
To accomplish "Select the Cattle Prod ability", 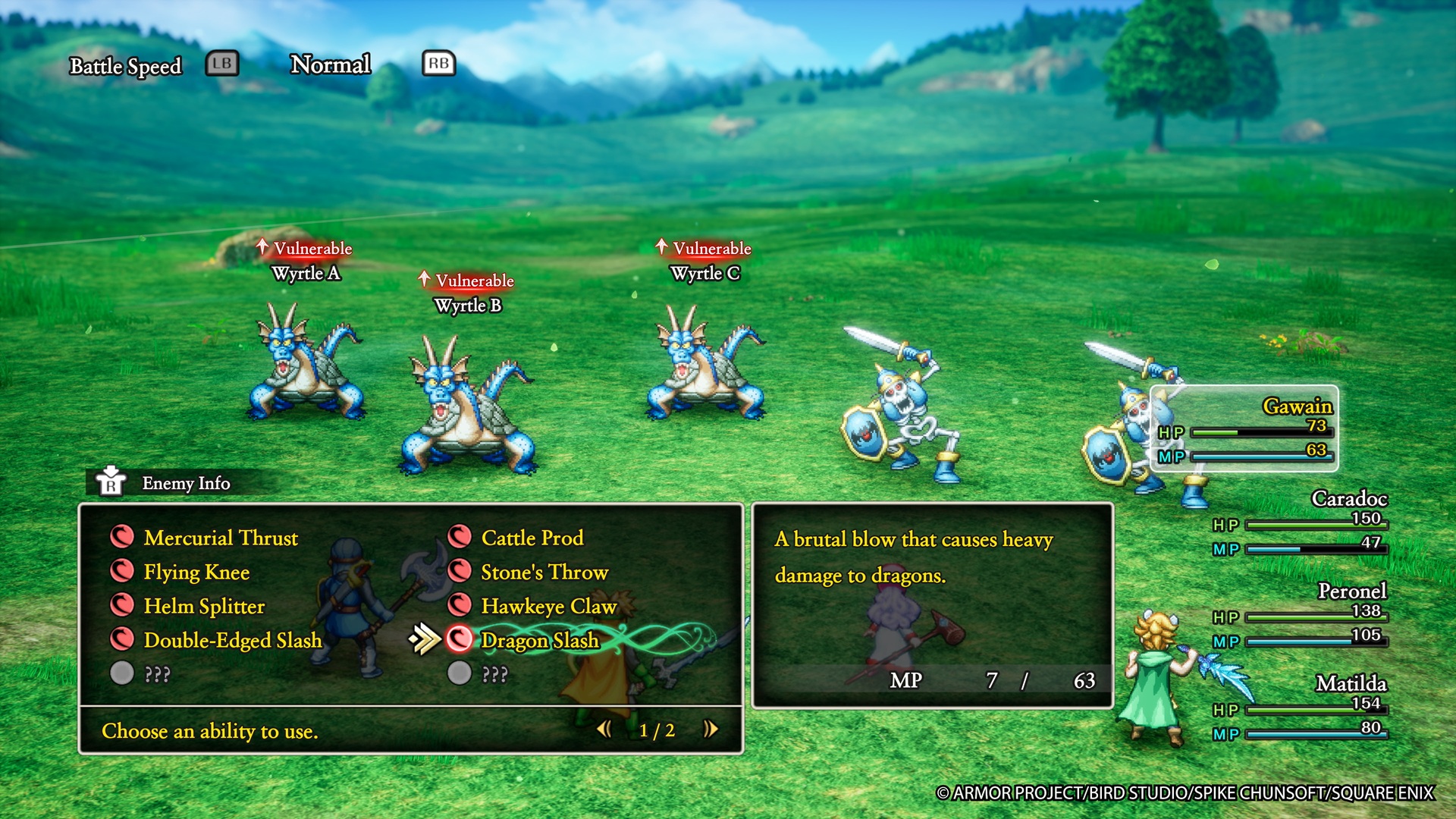I will (532, 538).
